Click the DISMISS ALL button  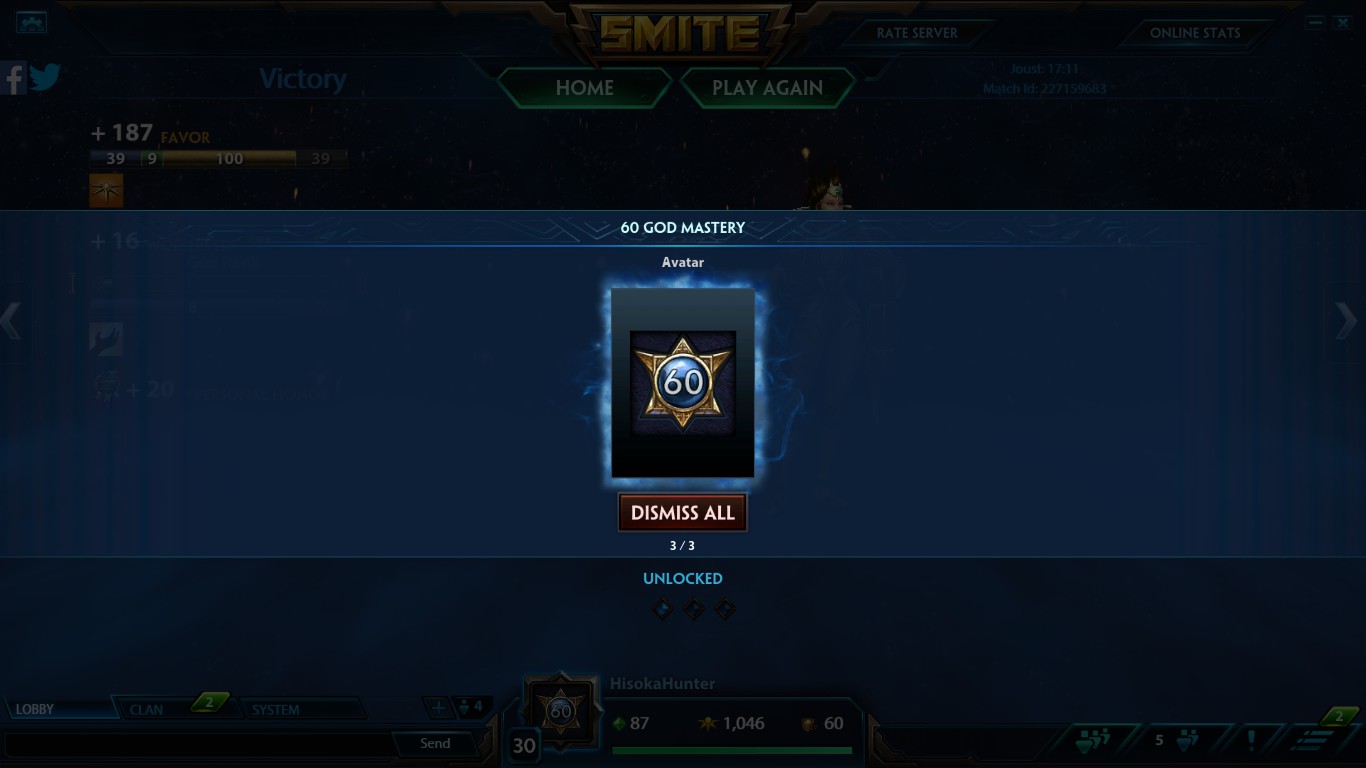pos(682,512)
